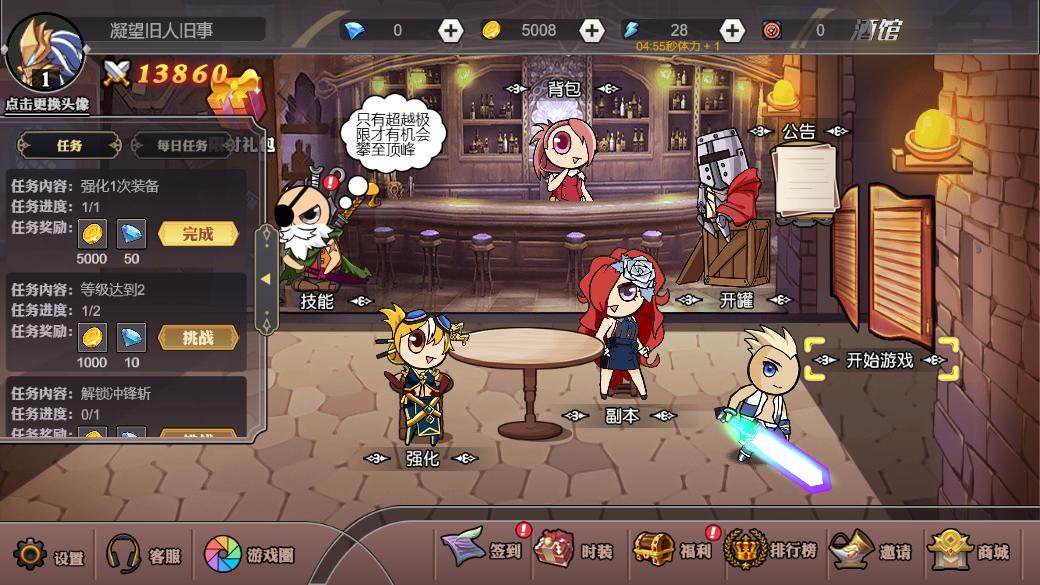Switch to the 每日任务 daily quests tab
Viewport: 1040px width, 585px height.
pyautogui.click(x=182, y=145)
